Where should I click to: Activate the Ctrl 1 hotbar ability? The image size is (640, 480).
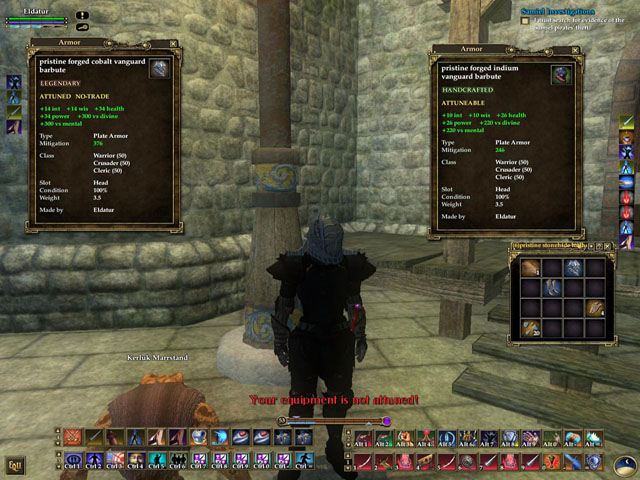tap(72, 460)
